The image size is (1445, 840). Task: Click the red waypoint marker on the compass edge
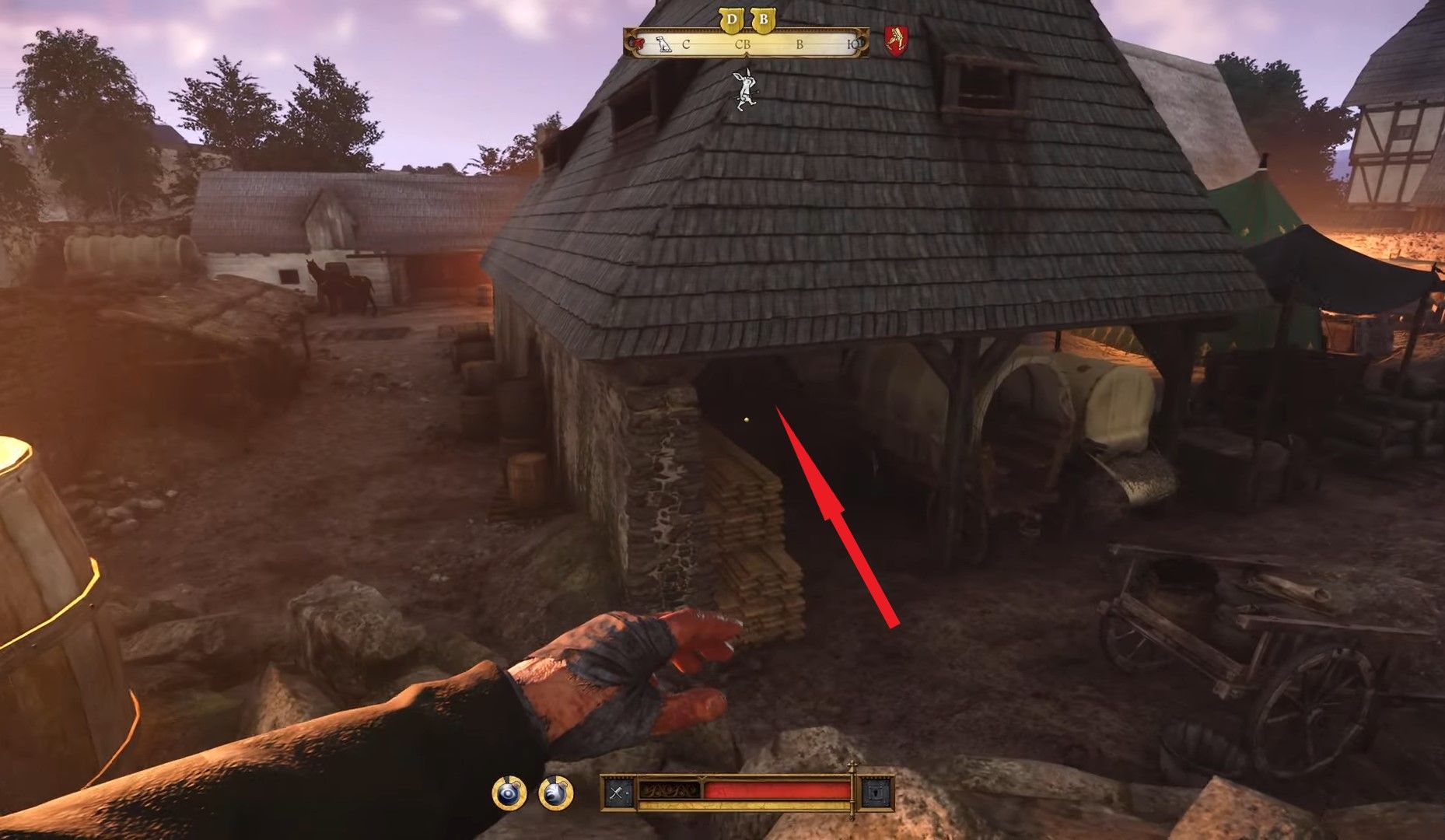click(636, 43)
